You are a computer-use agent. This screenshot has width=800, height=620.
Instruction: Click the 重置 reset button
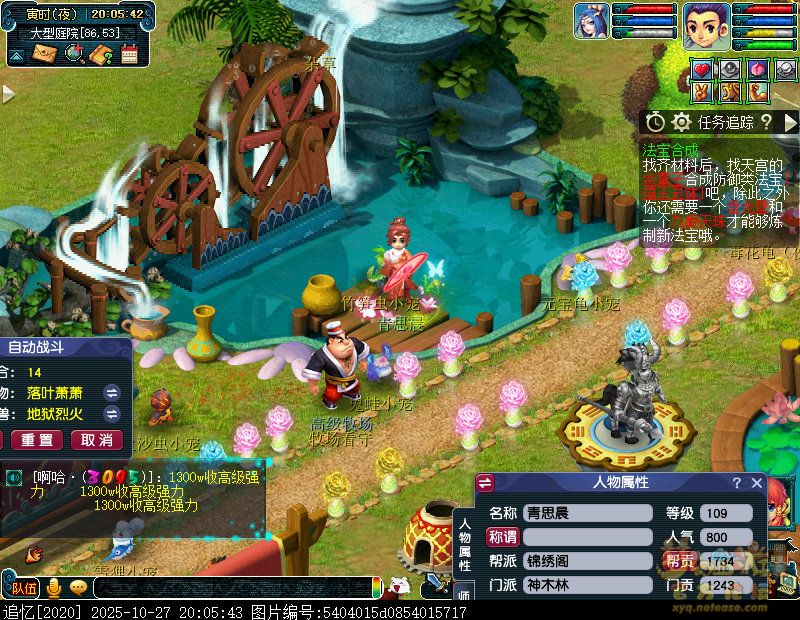point(37,440)
